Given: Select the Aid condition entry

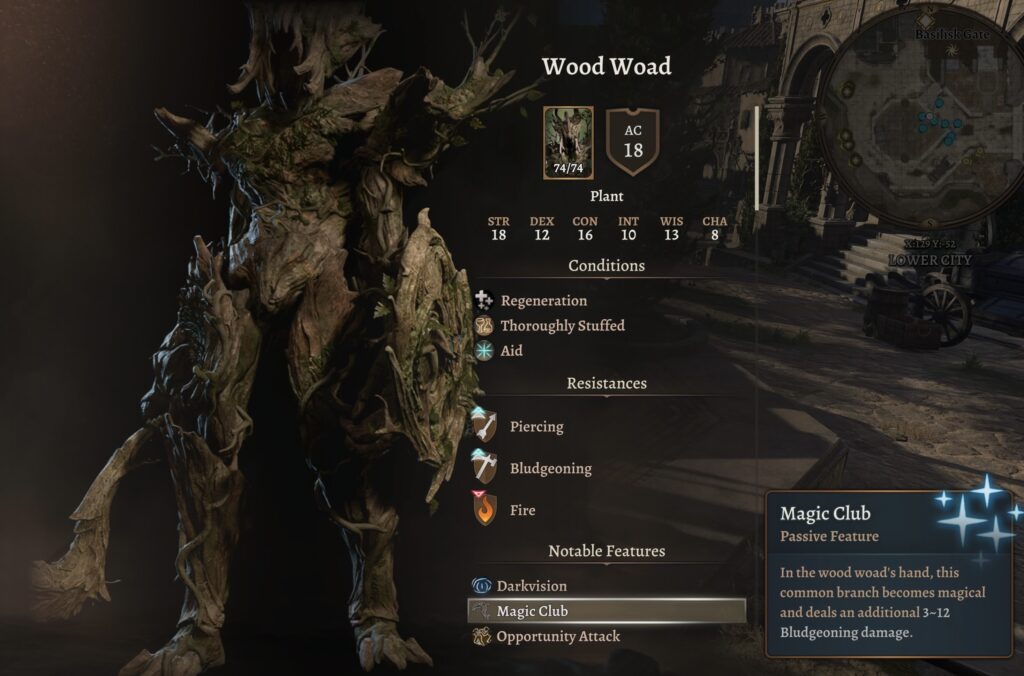Looking at the screenshot, I should [x=511, y=351].
